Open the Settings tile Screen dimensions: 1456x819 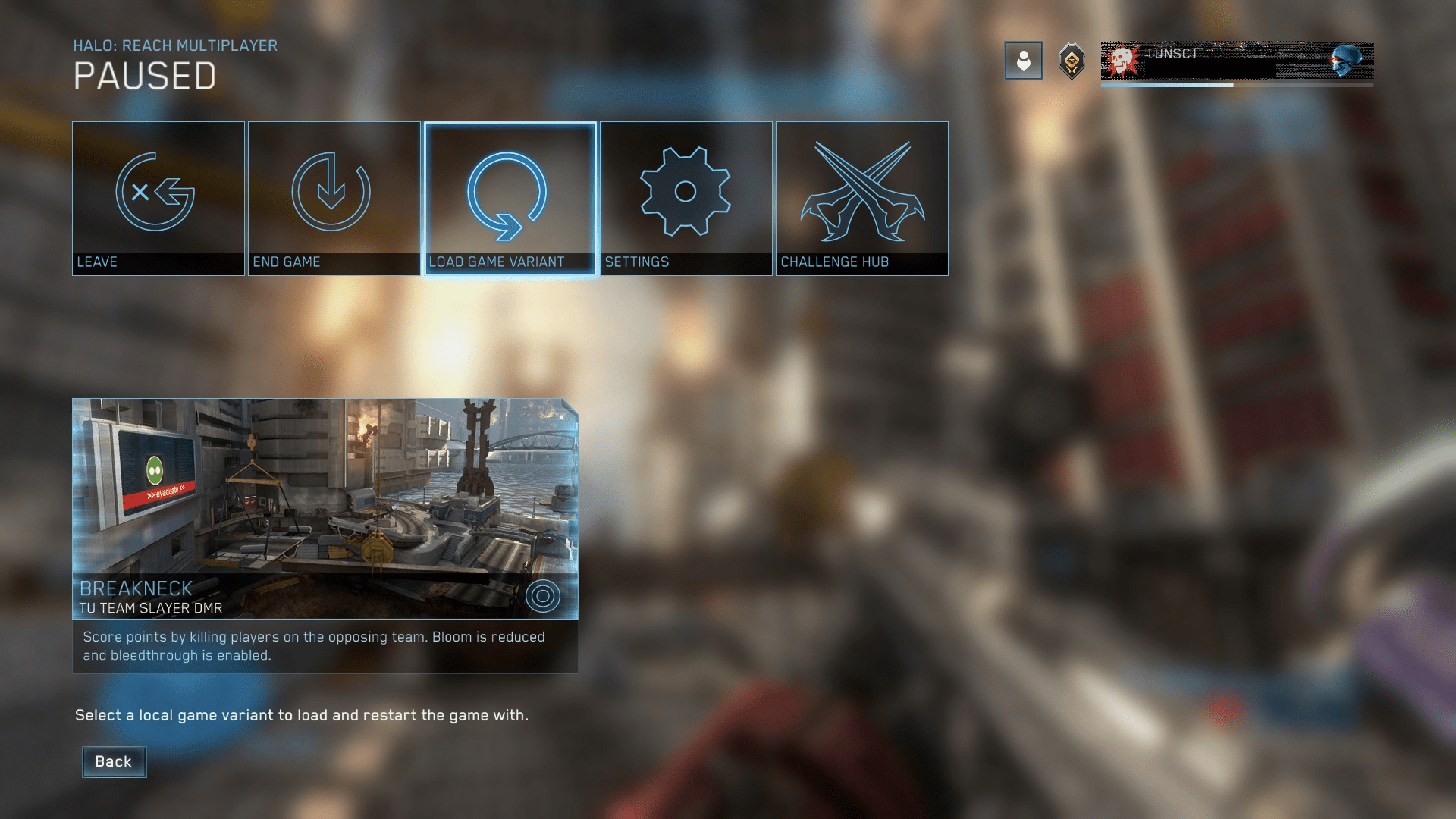point(686,198)
